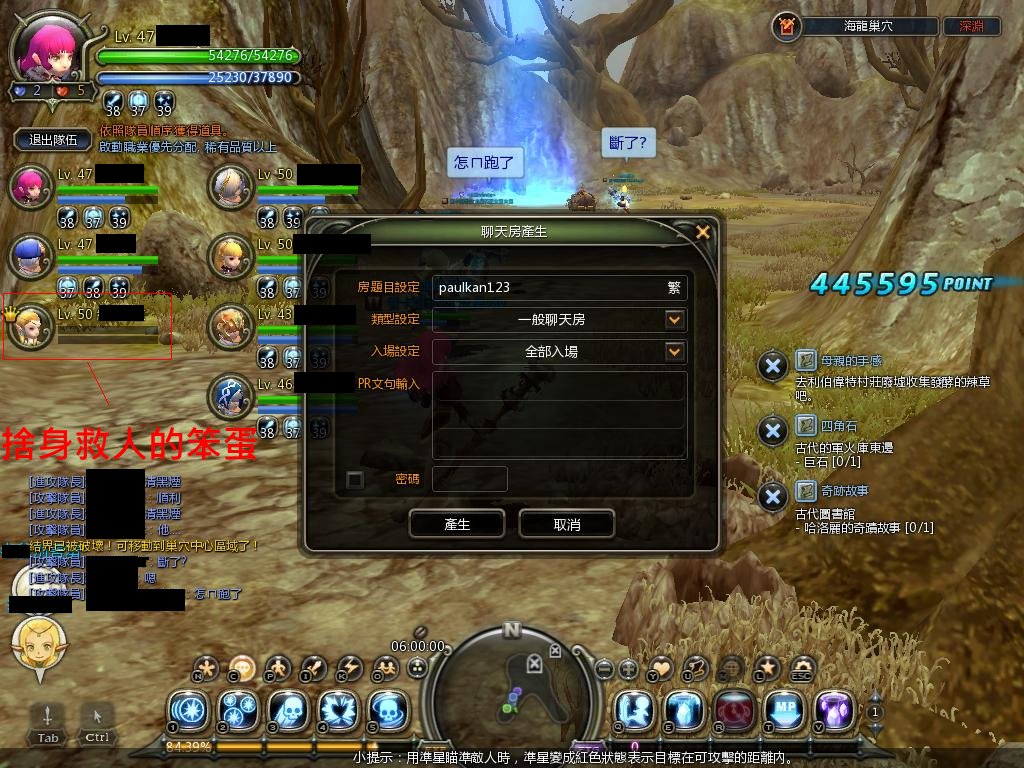Close the chat room creation dialog
Viewport: 1024px width, 768px height.
[x=703, y=233]
